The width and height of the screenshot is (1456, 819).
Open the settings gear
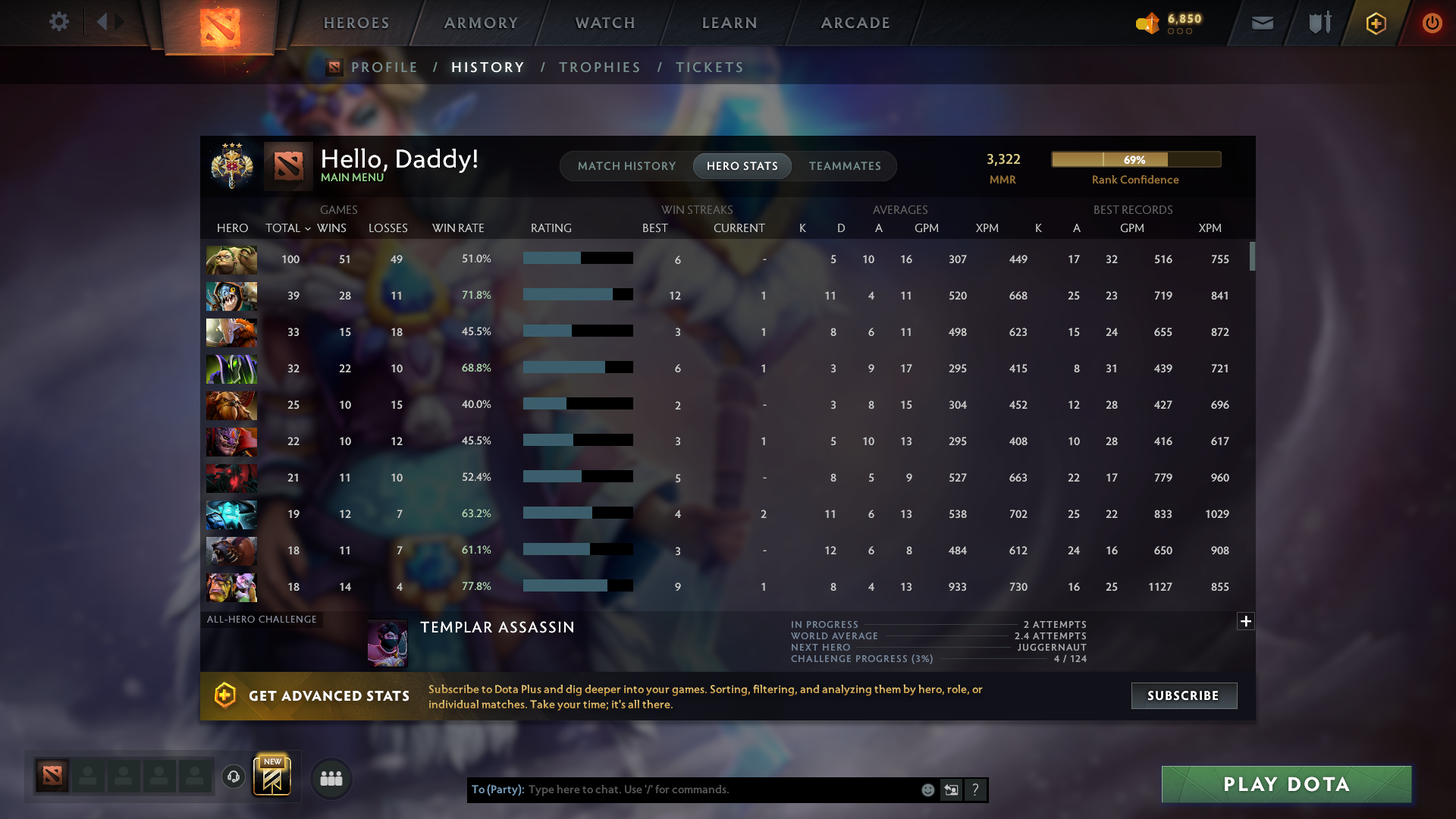coord(59,22)
